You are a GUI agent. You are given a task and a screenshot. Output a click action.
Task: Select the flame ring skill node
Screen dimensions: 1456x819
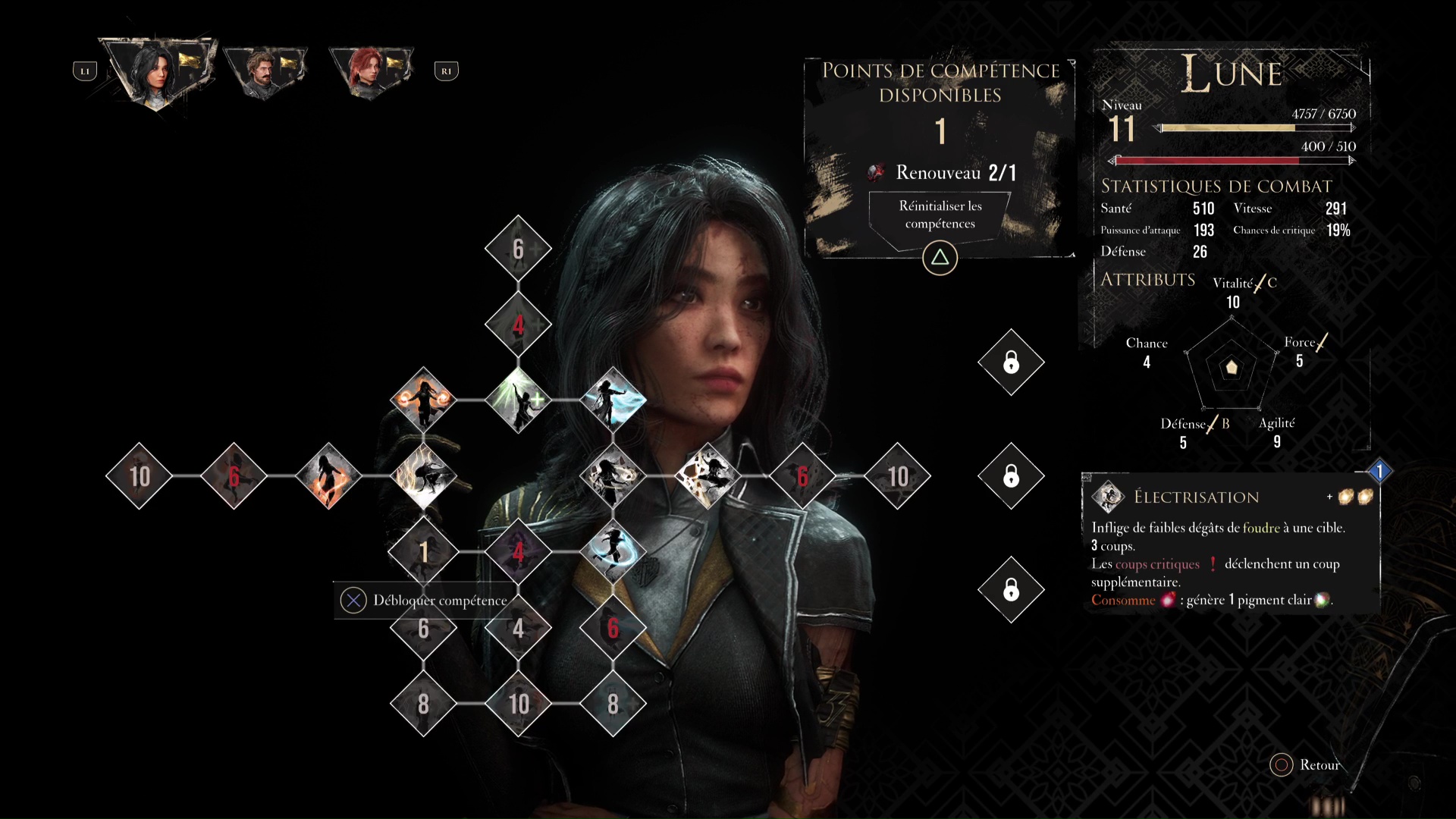328,476
